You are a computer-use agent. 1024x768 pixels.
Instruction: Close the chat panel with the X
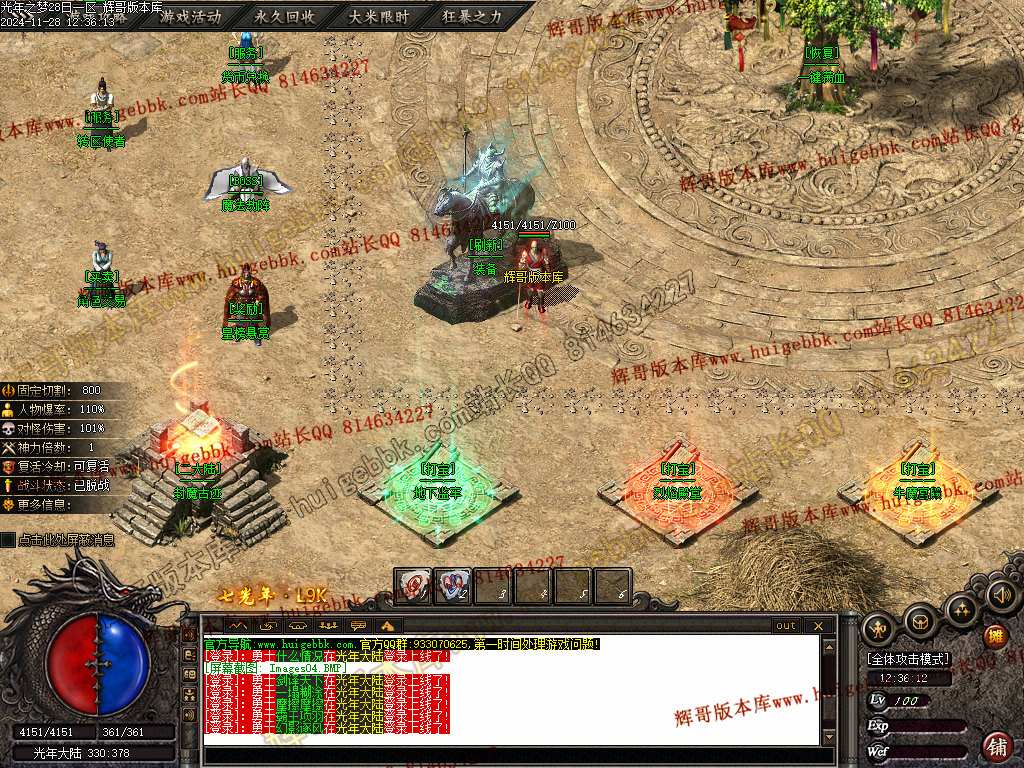coord(818,626)
